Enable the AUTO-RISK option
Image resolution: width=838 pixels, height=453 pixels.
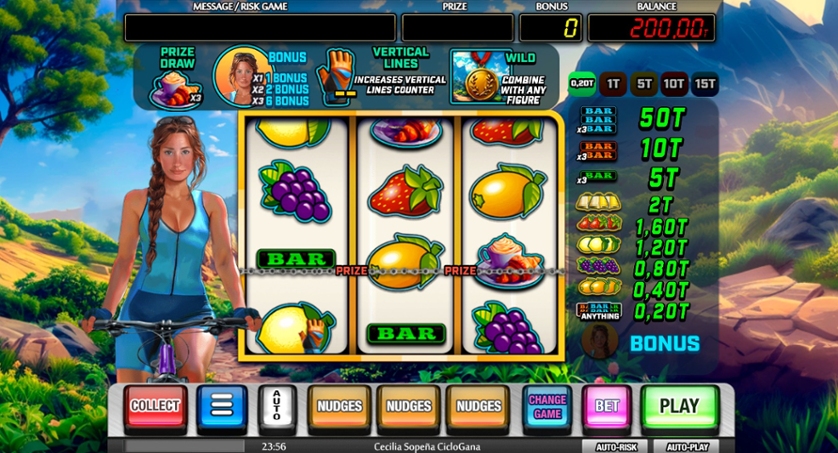614,446
